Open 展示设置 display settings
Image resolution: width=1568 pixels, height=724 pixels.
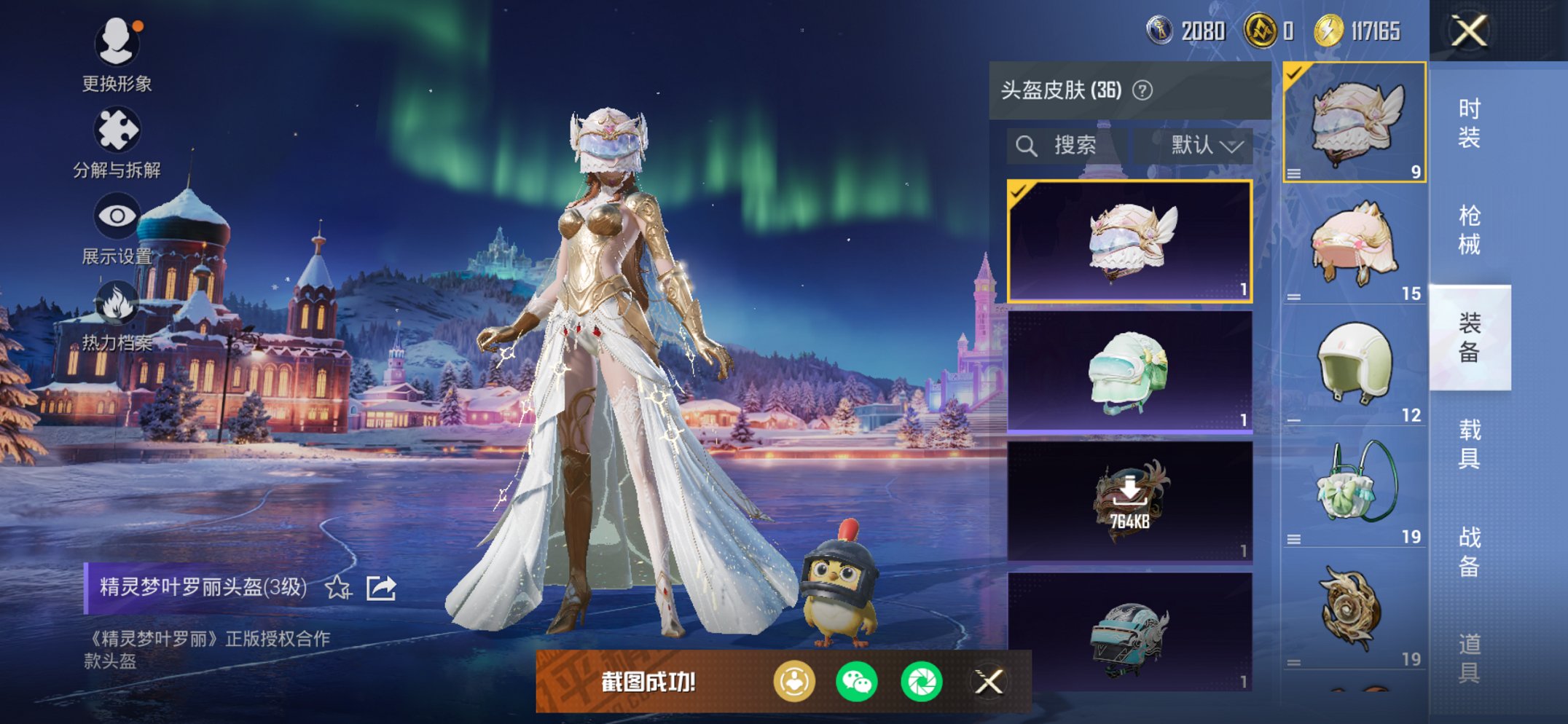tap(117, 227)
